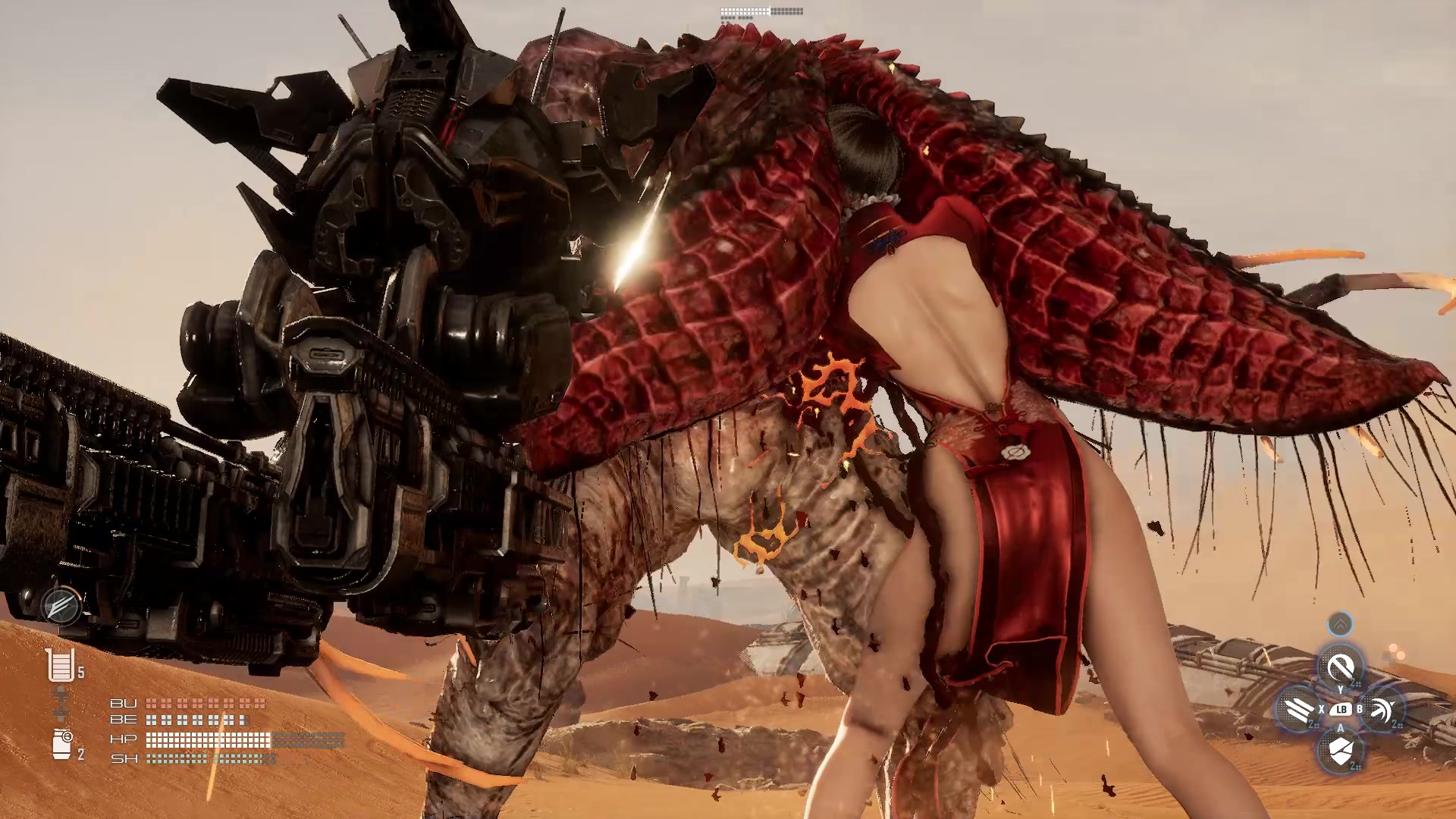Select the X triple-blade skill icon
Screen dimensions: 1456x819
(1298, 709)
